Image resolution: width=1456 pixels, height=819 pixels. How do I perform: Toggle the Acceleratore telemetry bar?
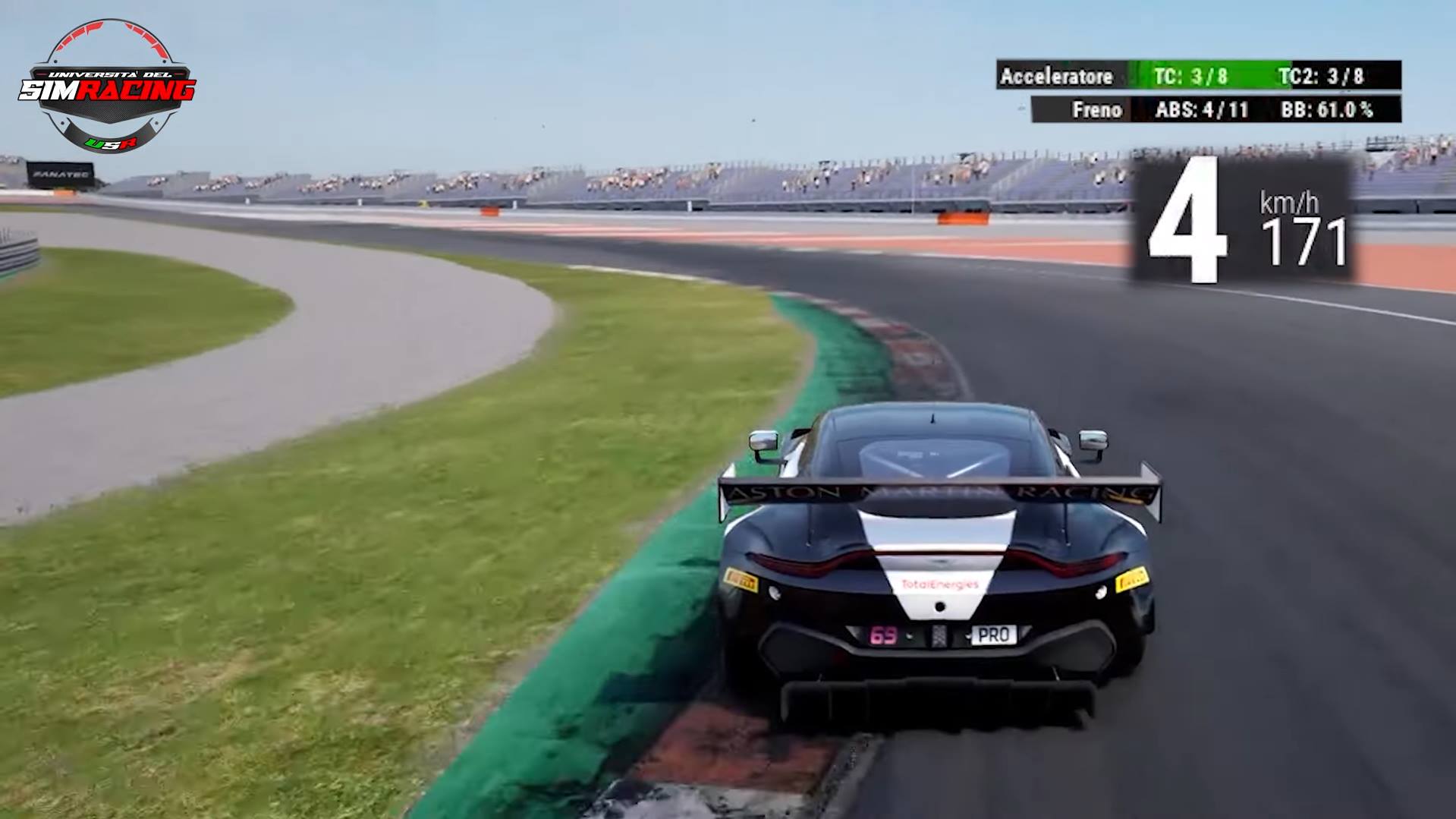click(x=1058, y=76)
